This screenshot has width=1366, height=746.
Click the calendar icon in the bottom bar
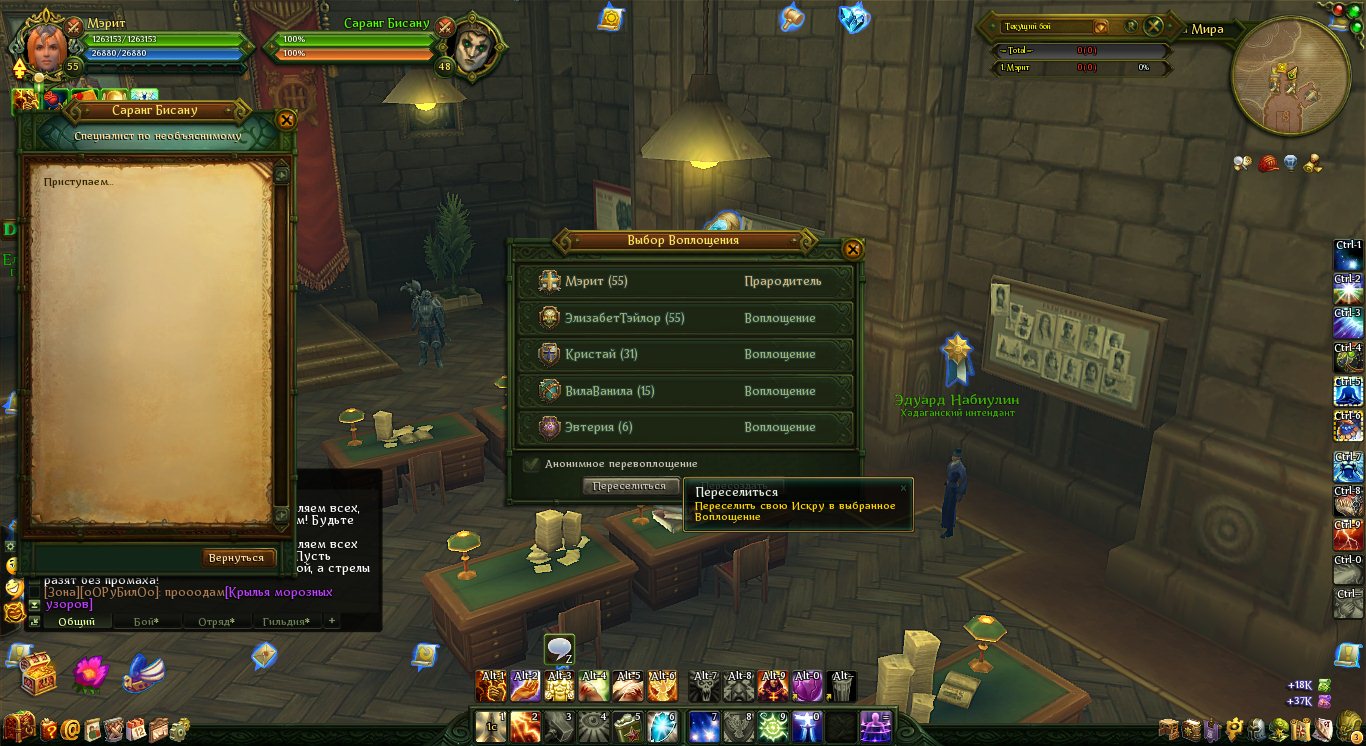[135, 729]
